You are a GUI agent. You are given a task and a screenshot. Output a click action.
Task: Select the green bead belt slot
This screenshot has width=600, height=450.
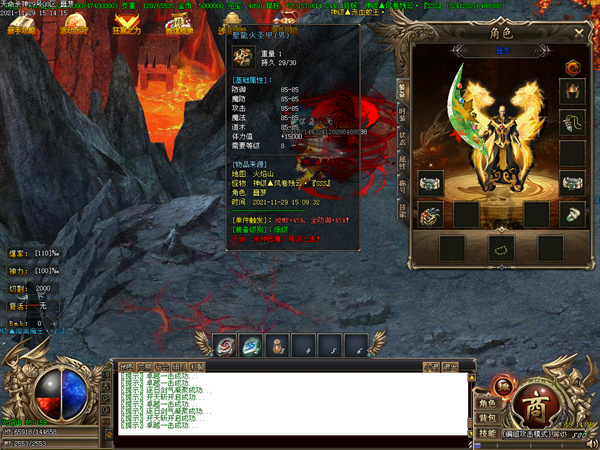(501, 247)
